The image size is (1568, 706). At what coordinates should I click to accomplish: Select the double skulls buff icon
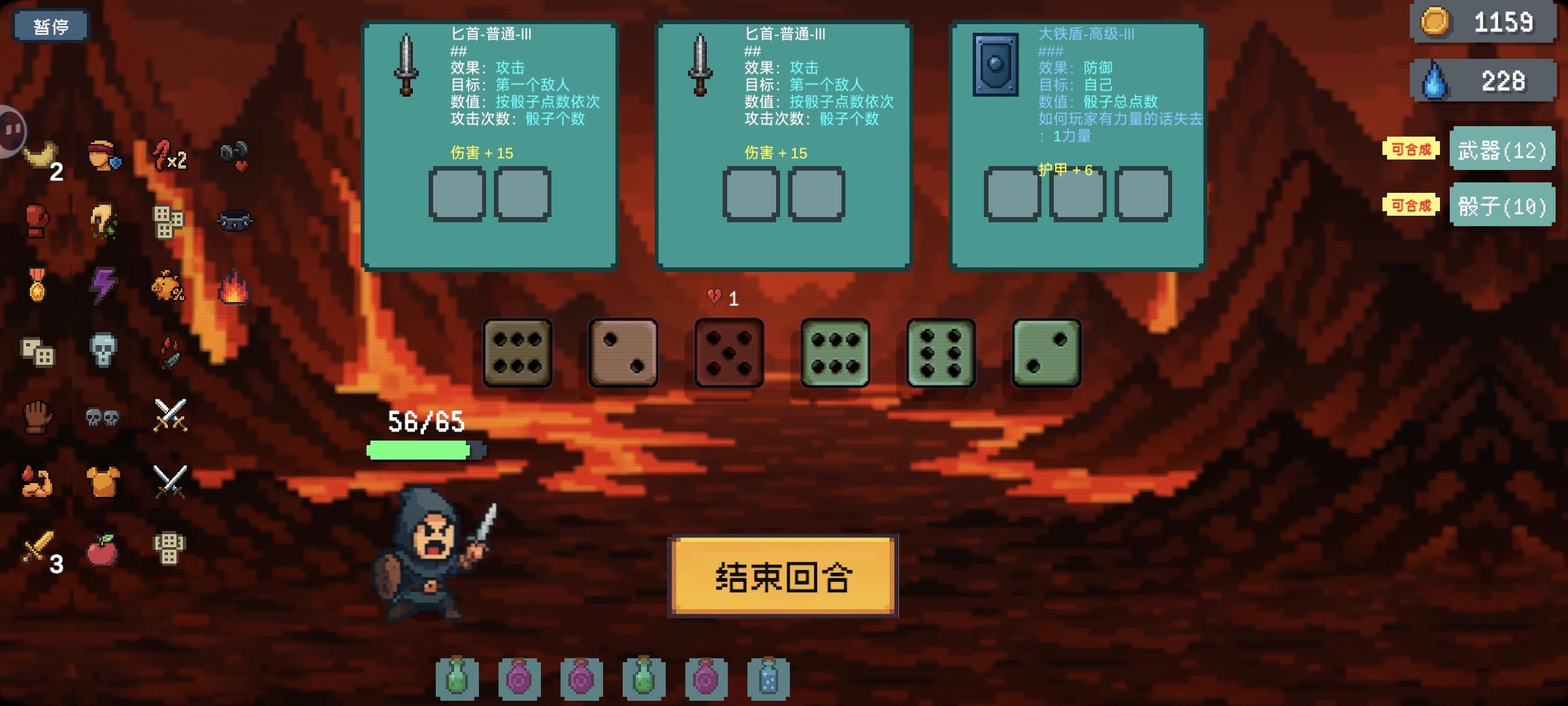pyautogui.click(x=101, y=417)
